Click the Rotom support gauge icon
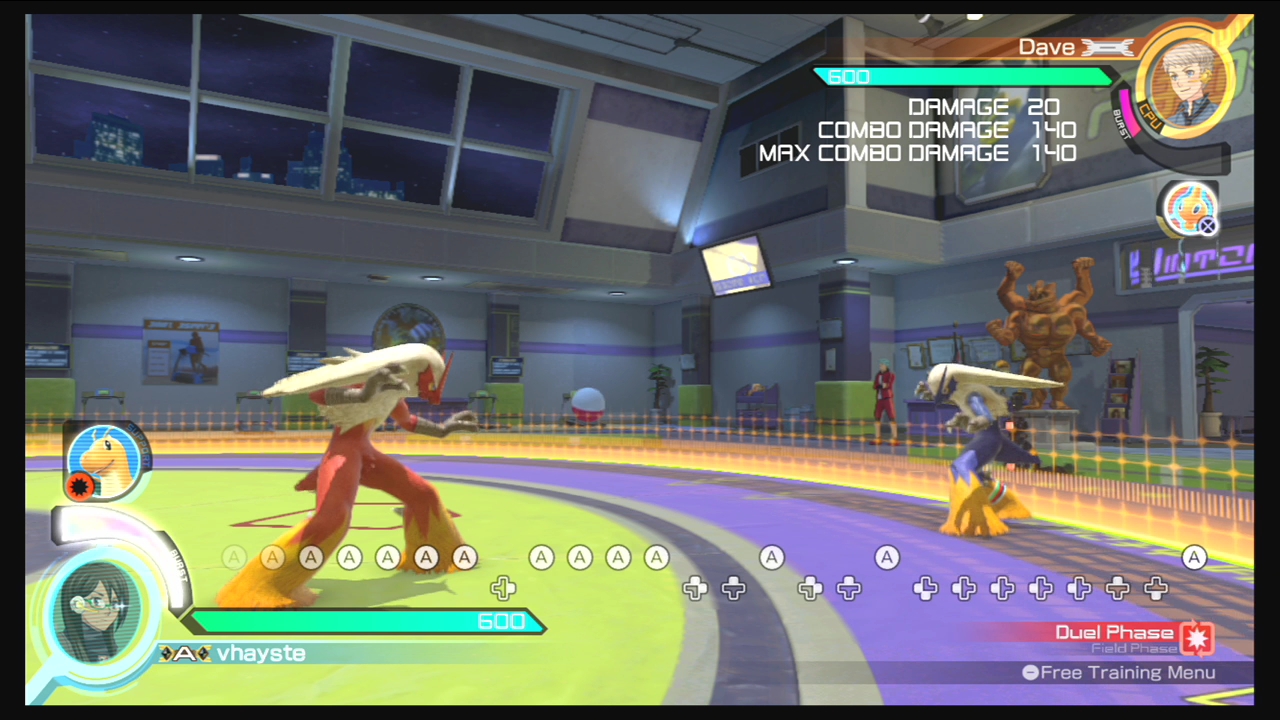 1190,210
